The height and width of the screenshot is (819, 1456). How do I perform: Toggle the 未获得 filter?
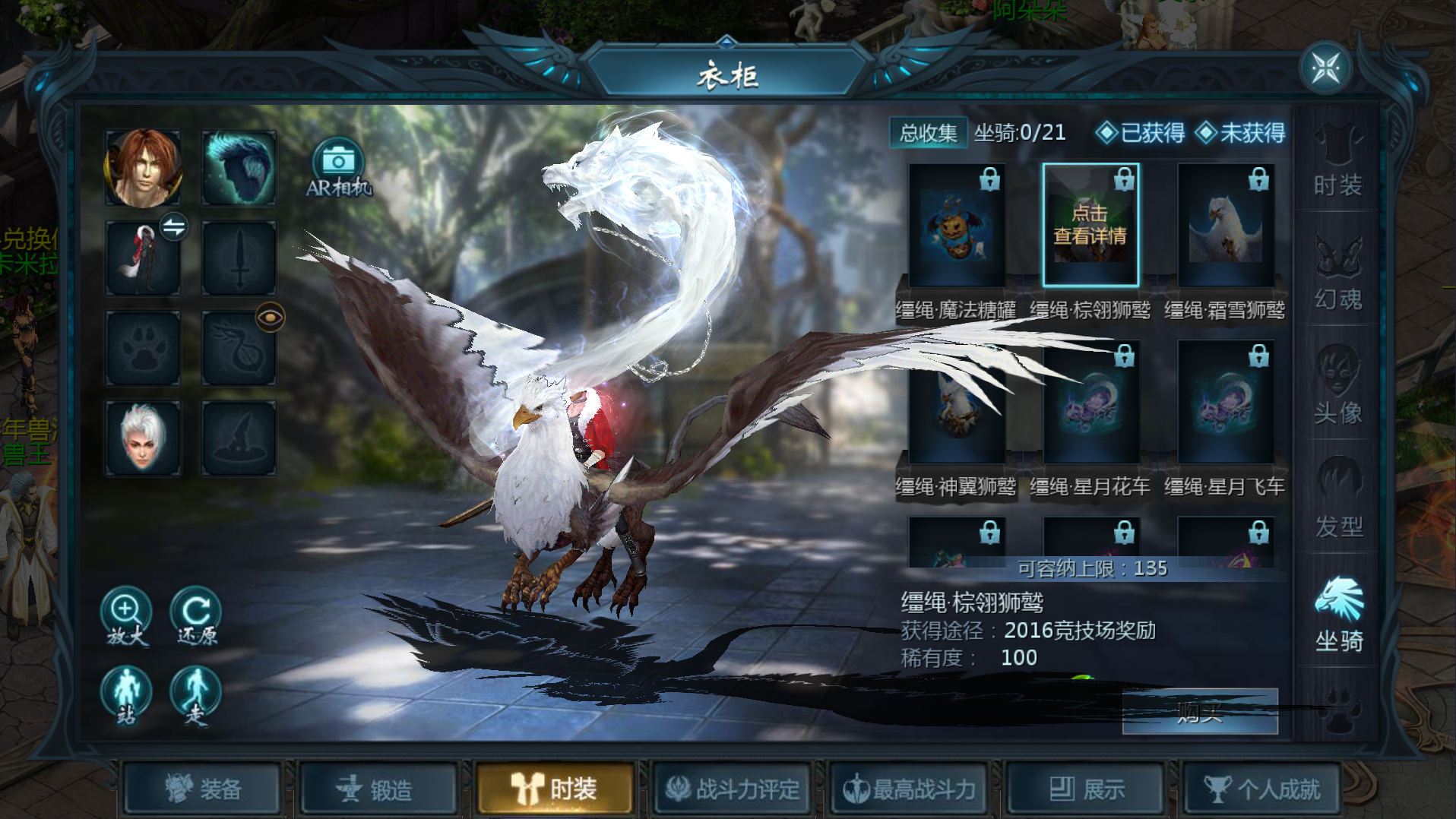coord(1240,133)
